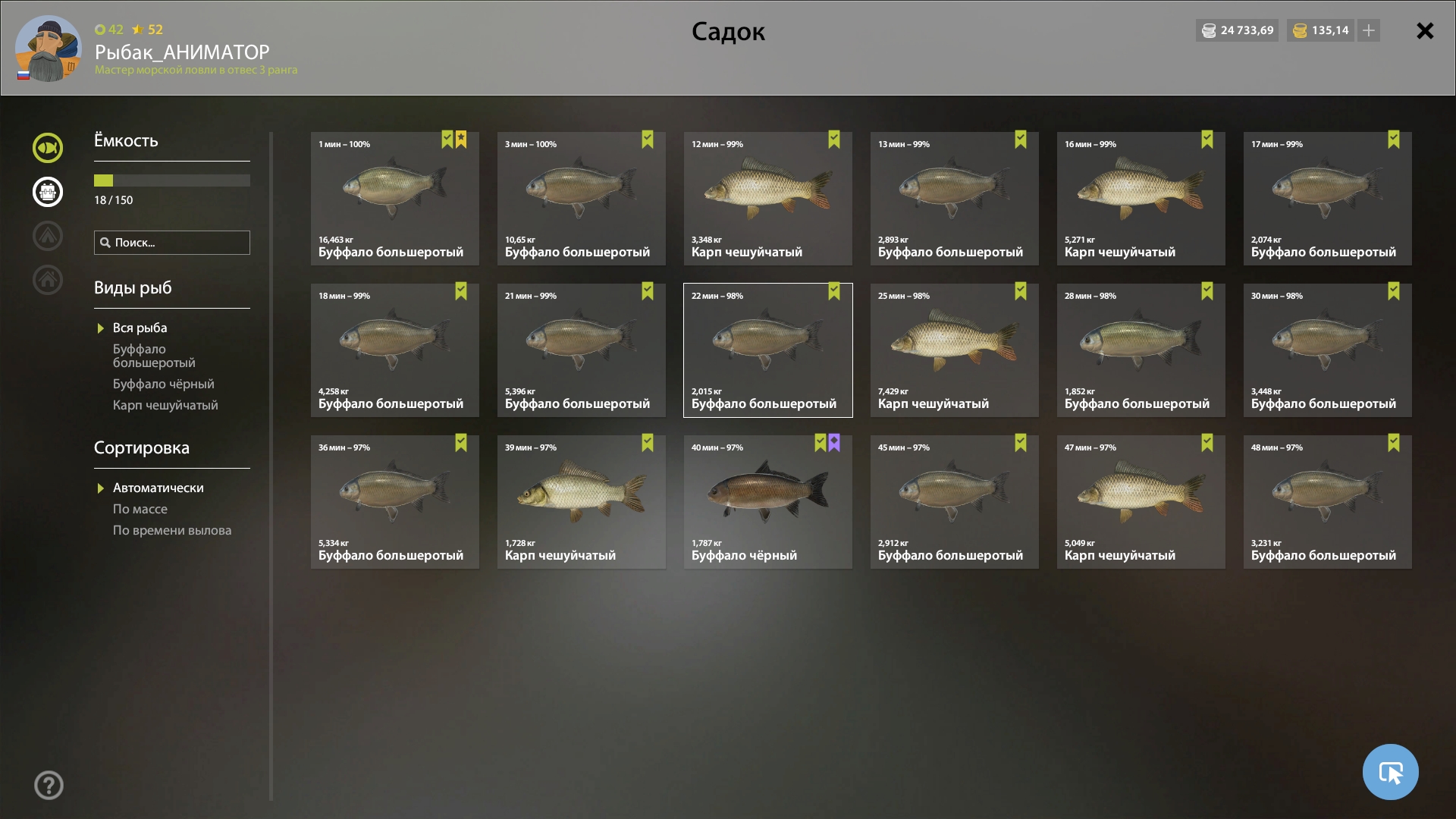1456x819 pixels.
Task: Close the Садок window
Action: [x=1425, y=31]
